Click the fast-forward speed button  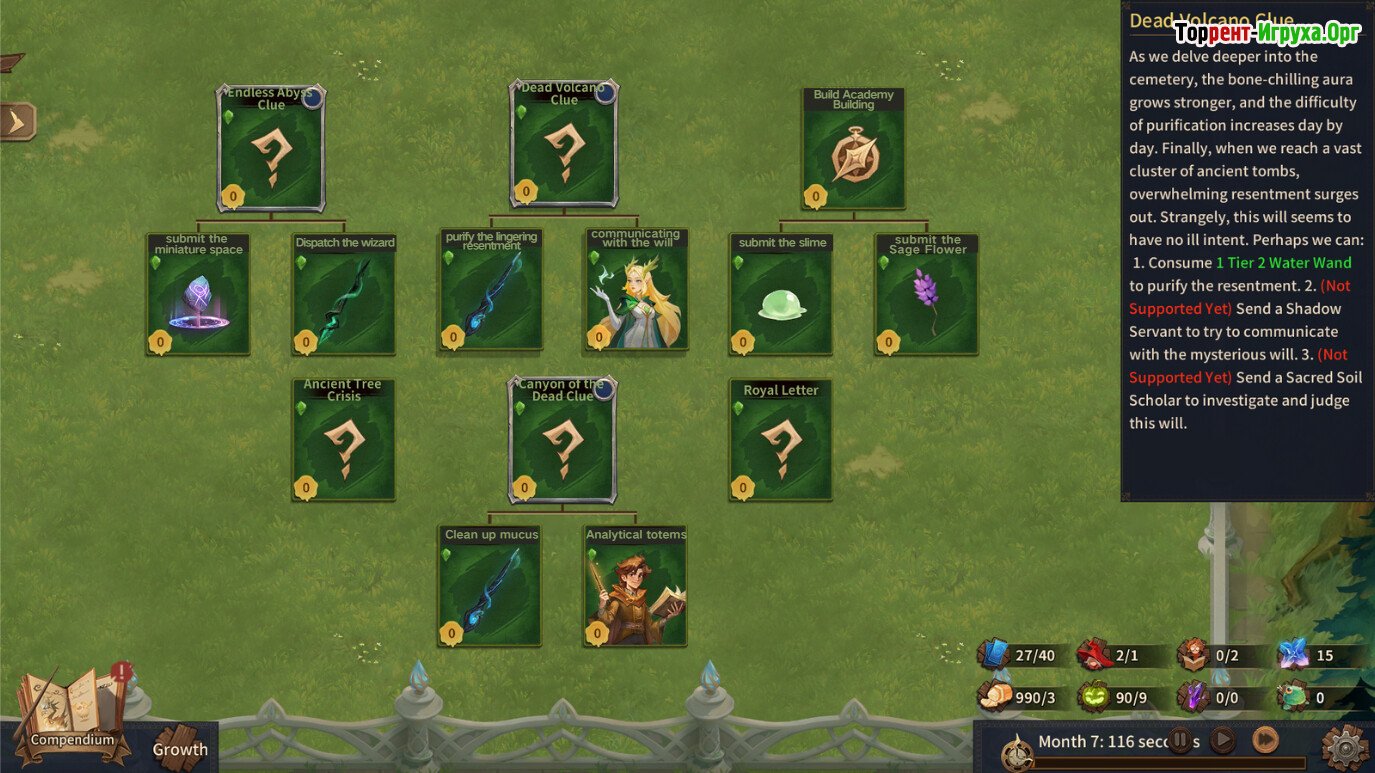click(x=1265, y=741)
